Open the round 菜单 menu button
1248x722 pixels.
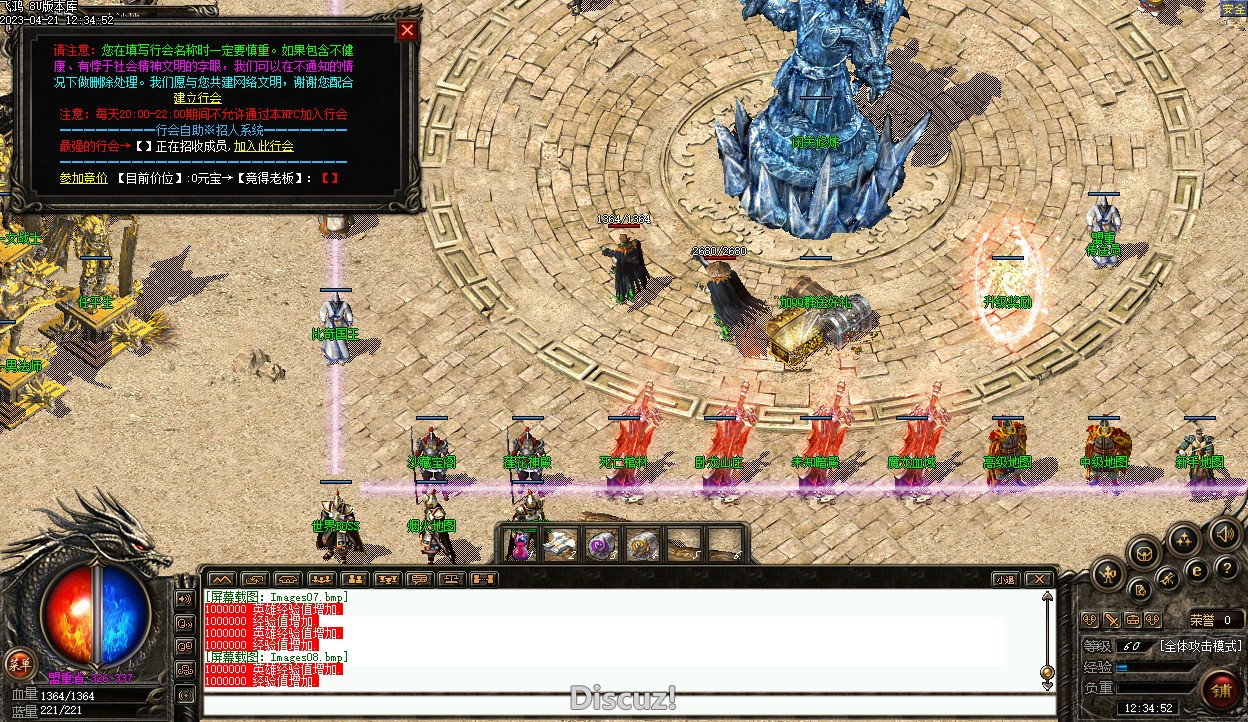pos(18,663)
